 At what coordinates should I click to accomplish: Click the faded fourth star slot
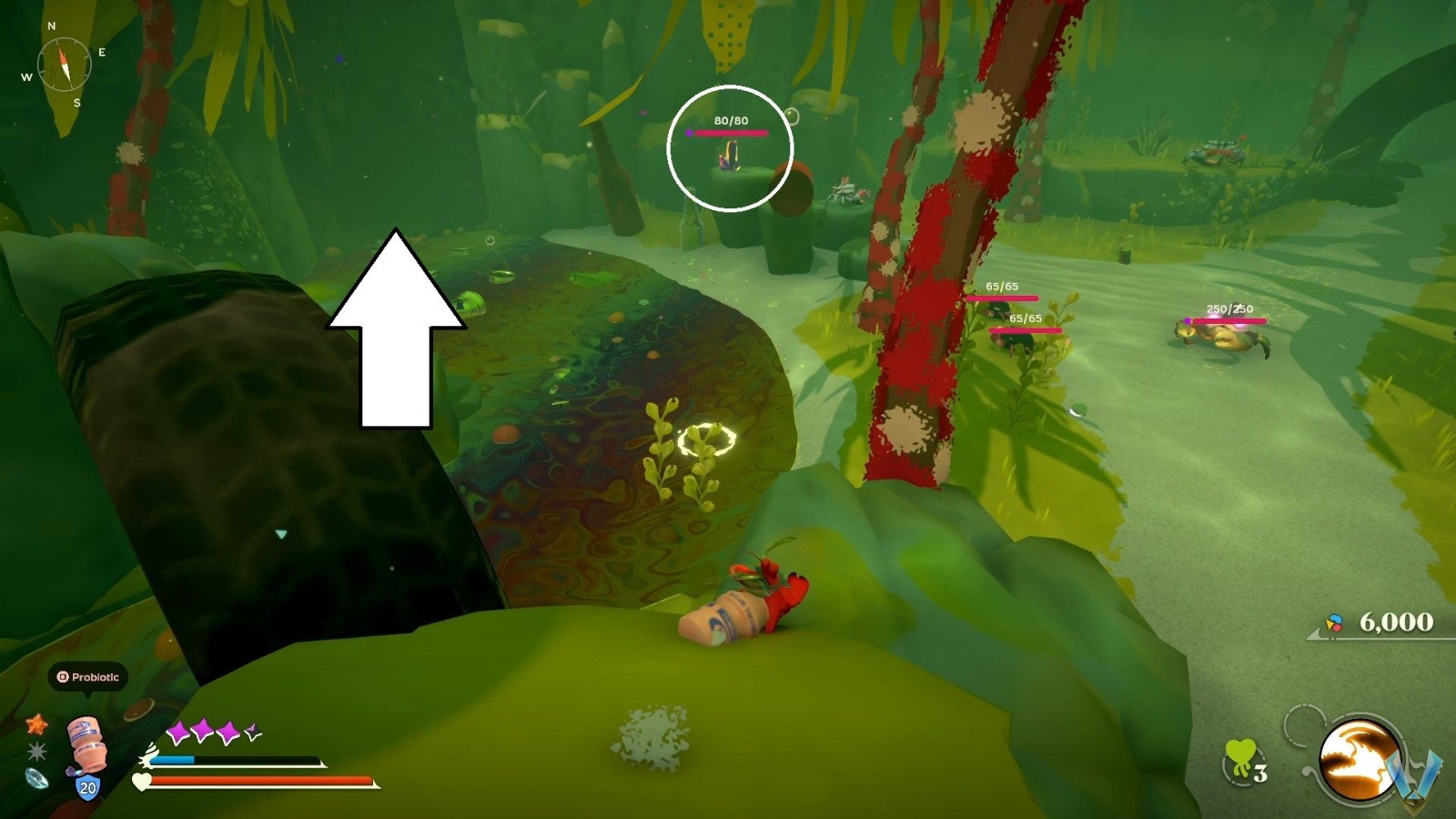[252, 731]
